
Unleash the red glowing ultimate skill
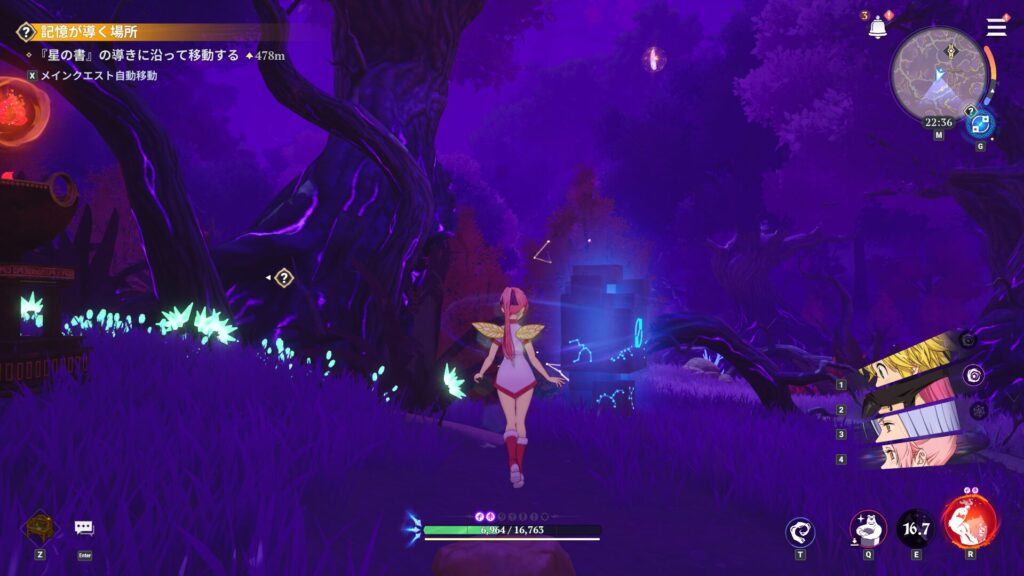click(968, 521)
